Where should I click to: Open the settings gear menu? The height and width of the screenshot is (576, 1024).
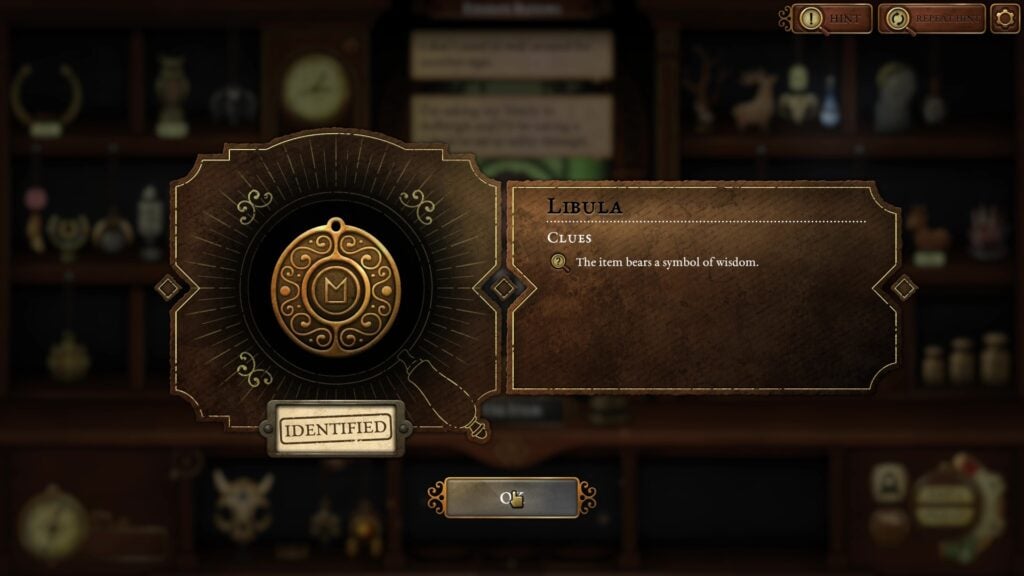pyautogui.click(x=1004, y=18)
